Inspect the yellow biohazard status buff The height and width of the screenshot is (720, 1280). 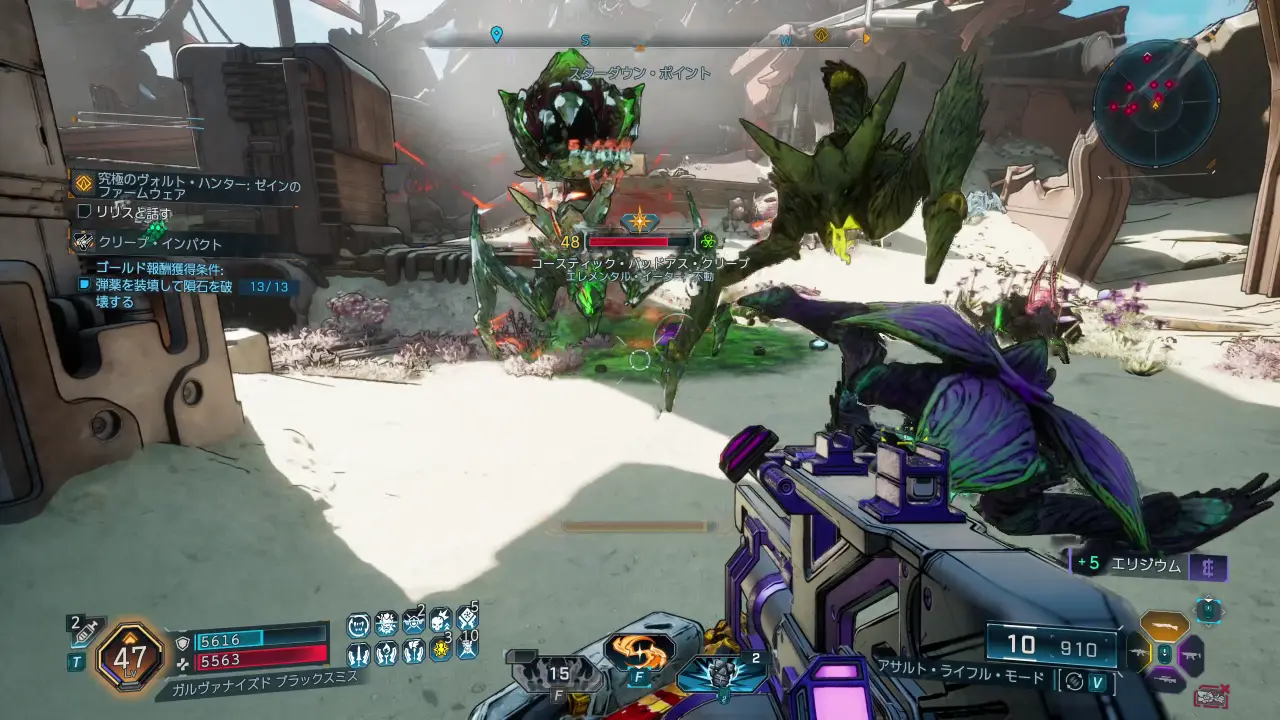click(439, 651)
